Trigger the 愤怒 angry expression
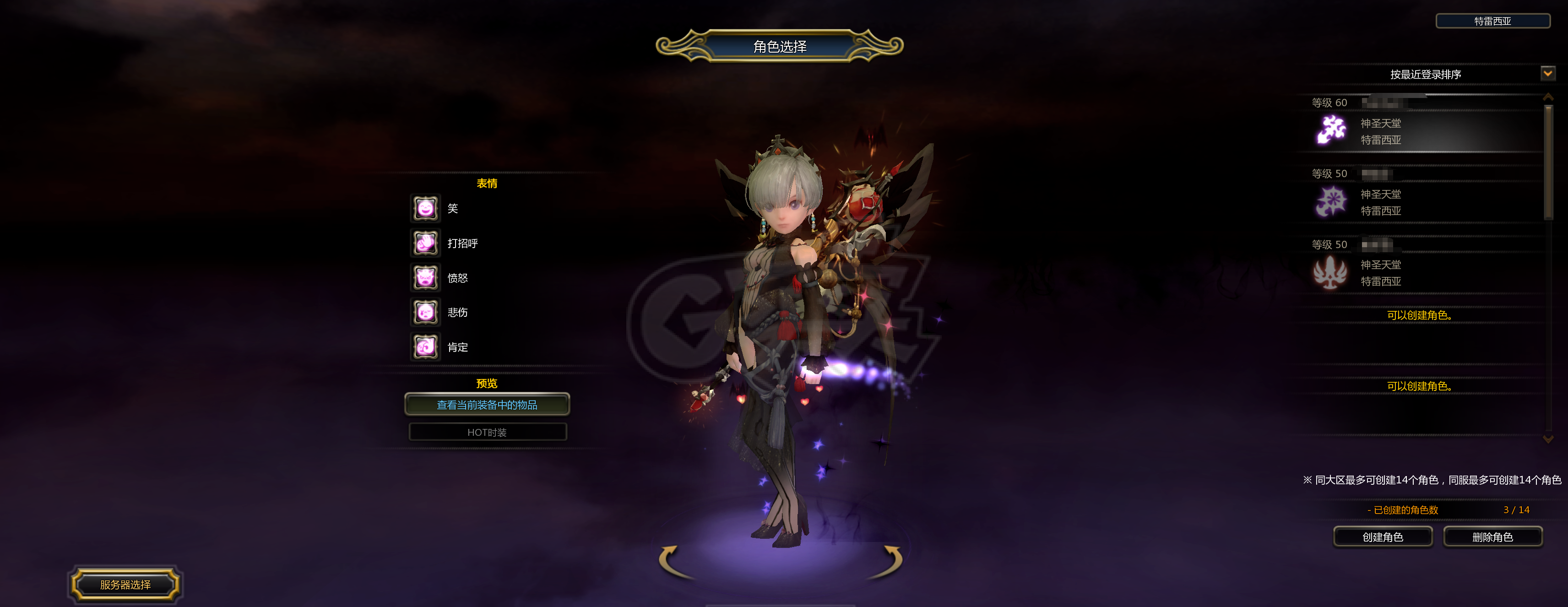 (x=425, y=278)
